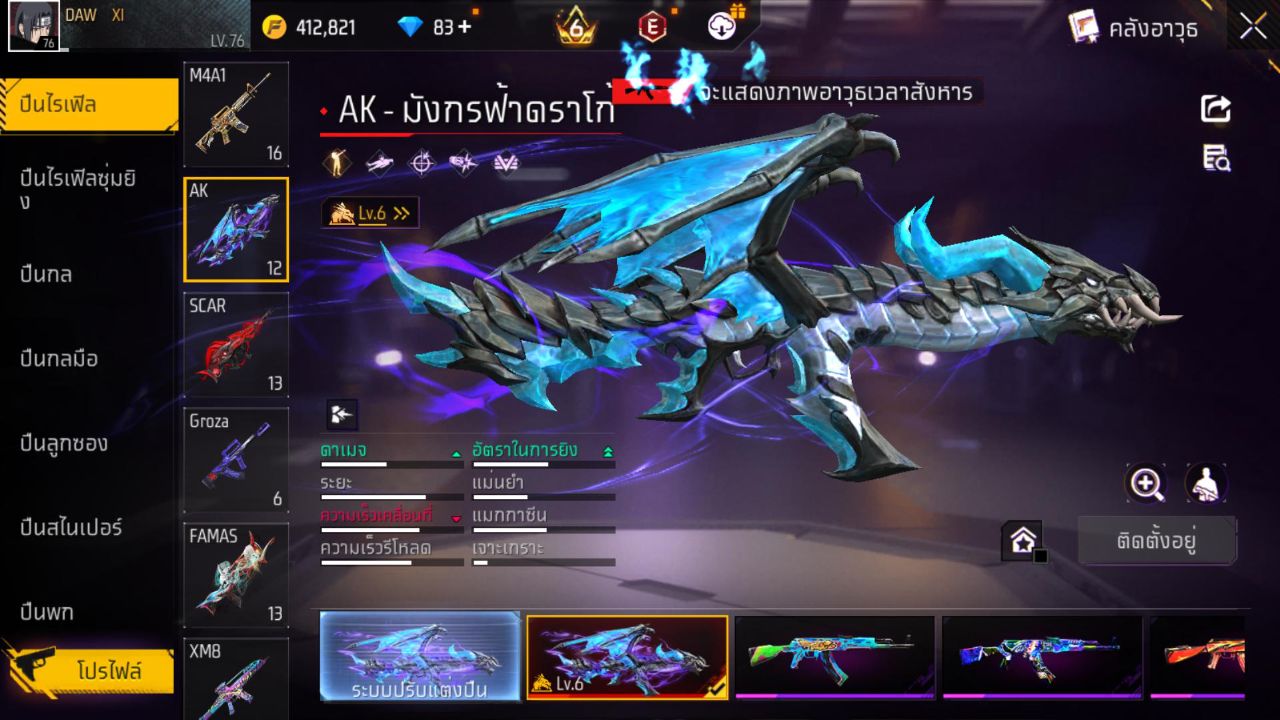Zoom in with the magnifier icon
This screenshot has height=720, width=1280.
pos(1146,484)
